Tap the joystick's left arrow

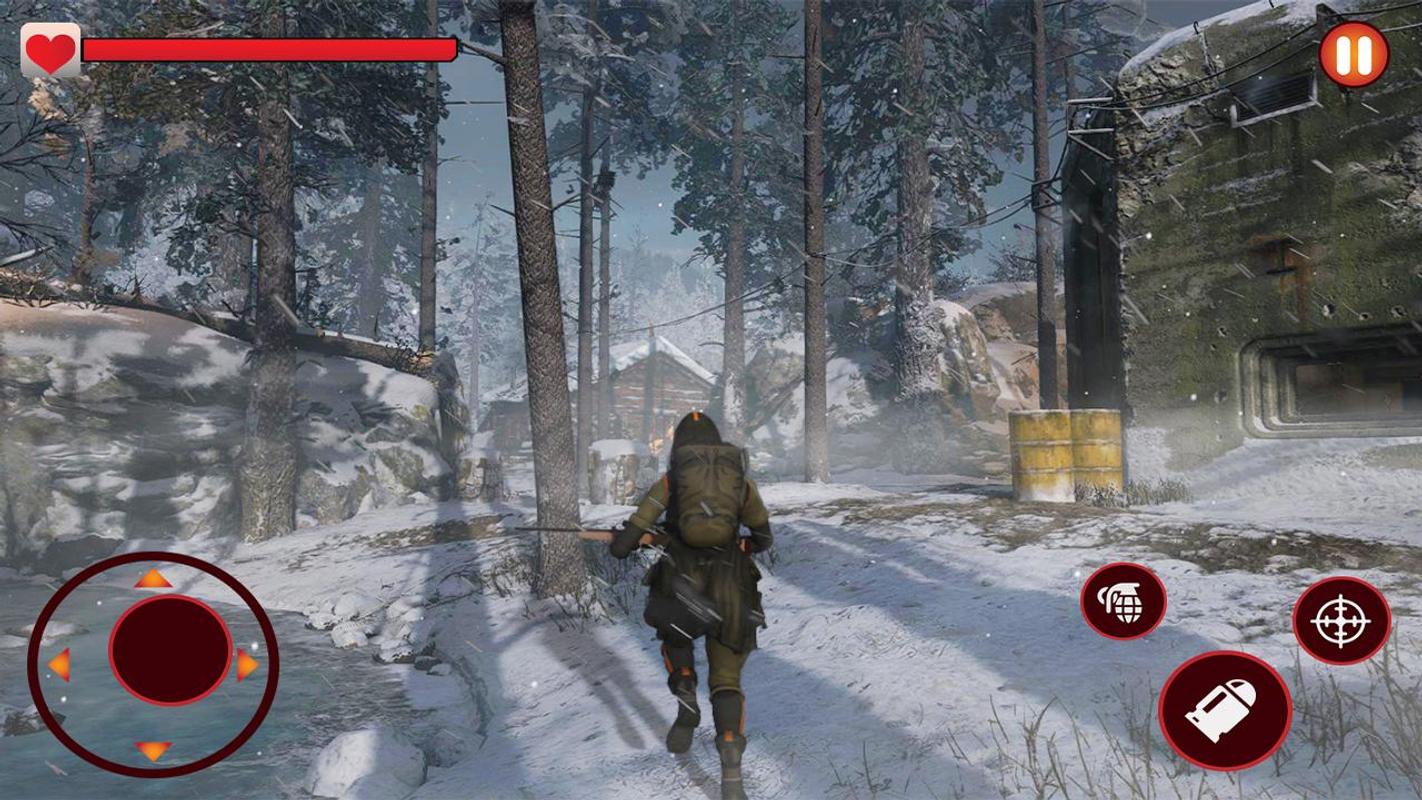point(59,664)
